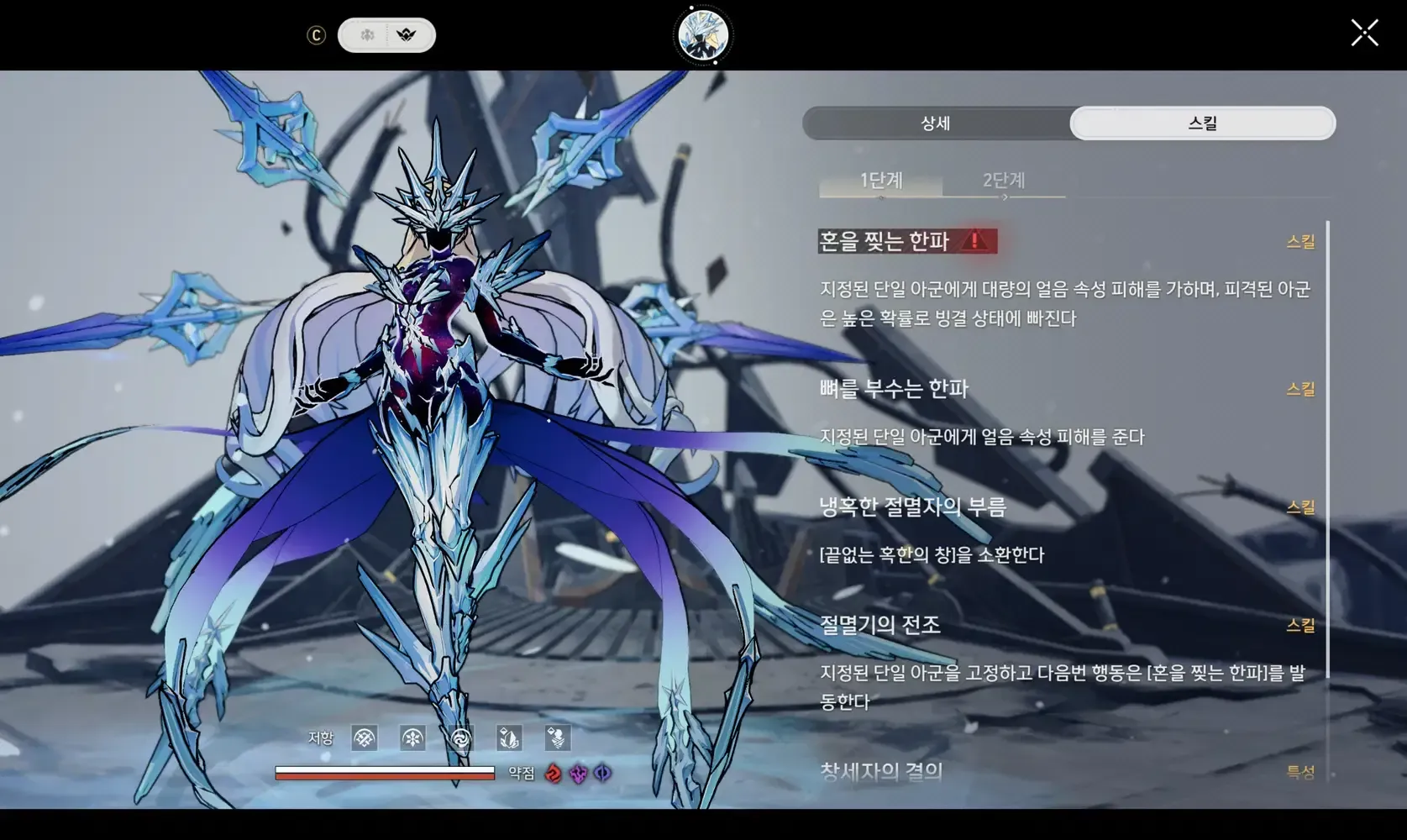The height and width of the screenshot is (840, 1407).
Task: Switch to the 2단계 phase view
Action: pos(1004,180)
